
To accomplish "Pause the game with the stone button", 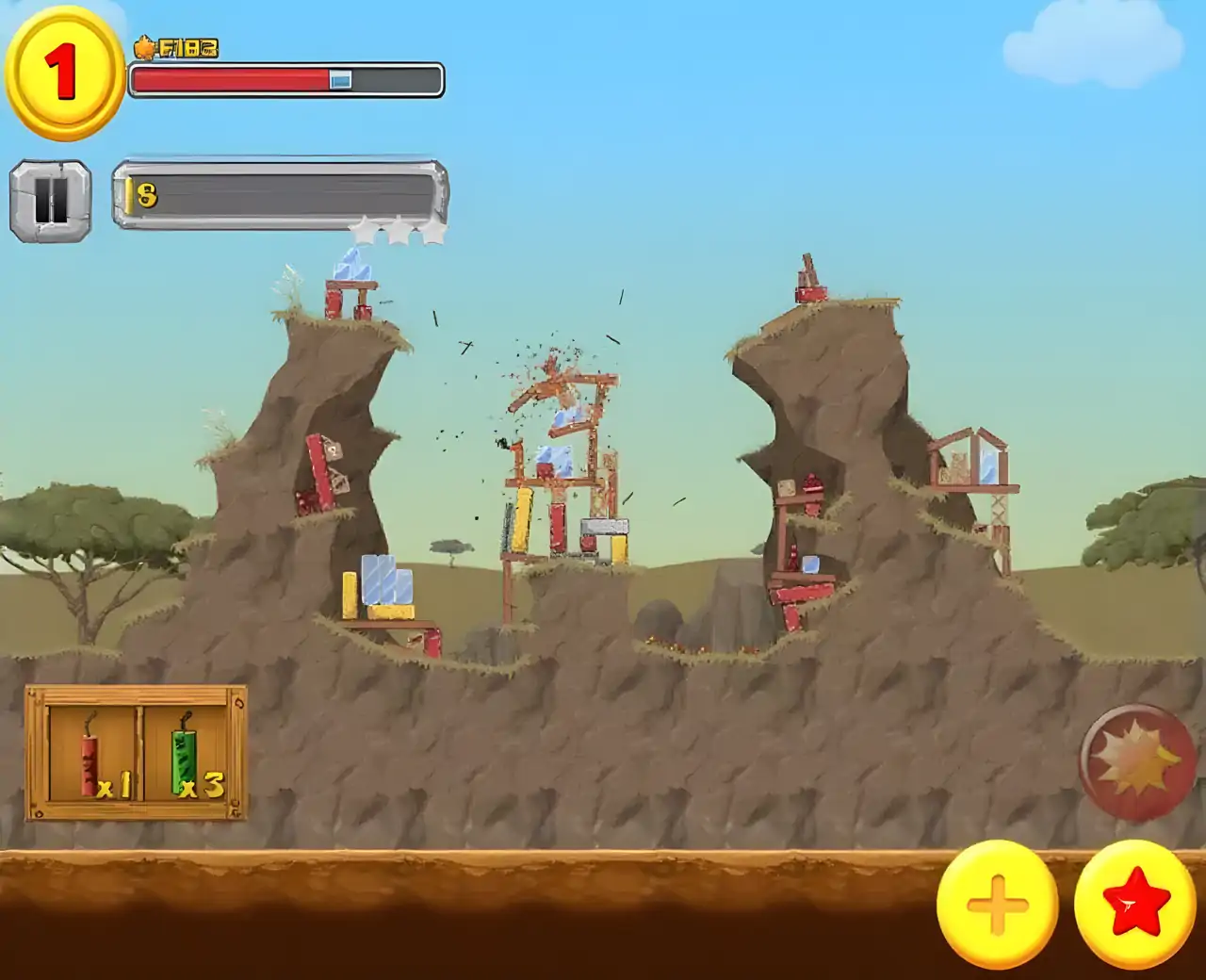I will pos(51,200).
